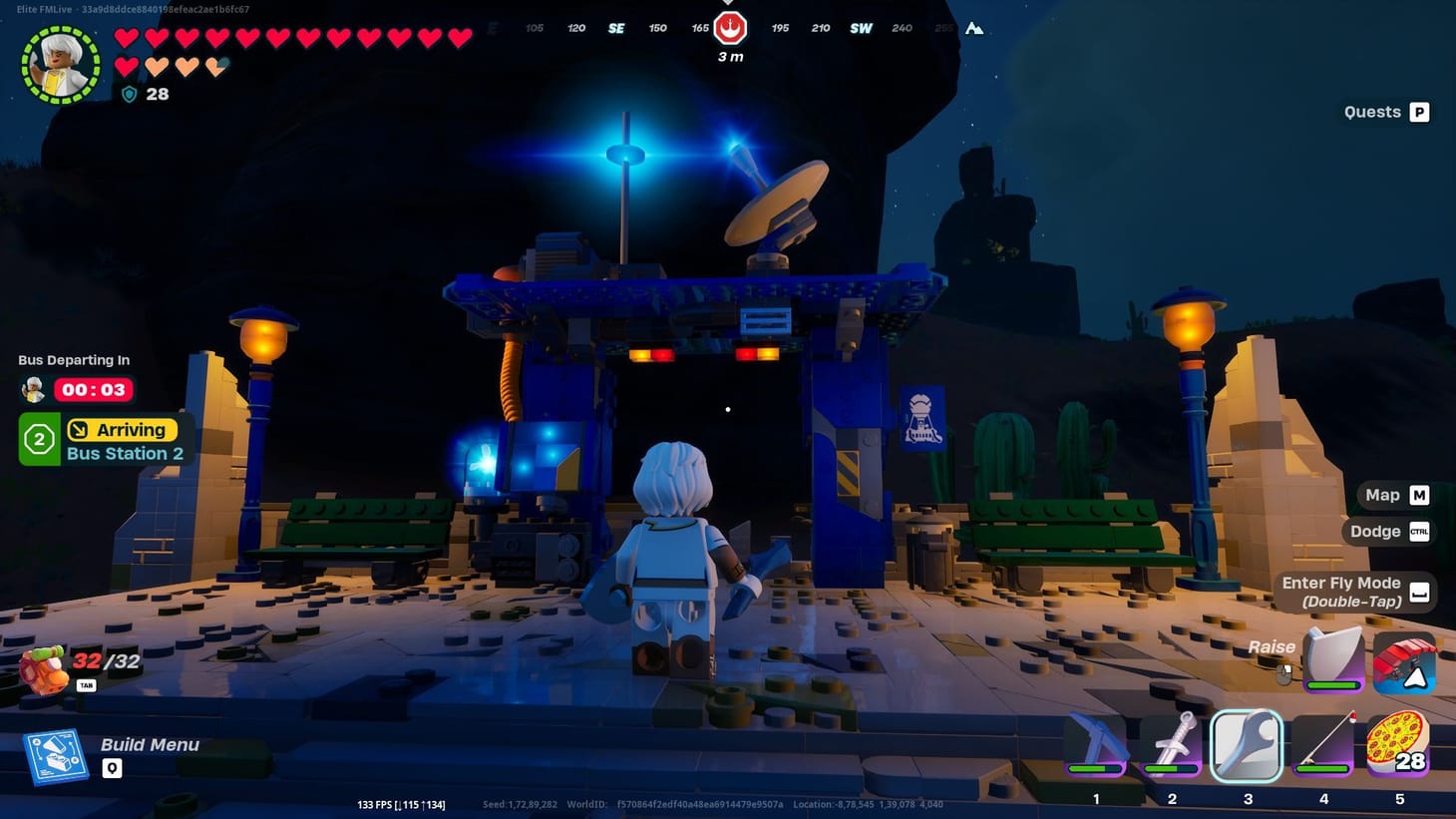Viewport: 1456px width, 819px height.
Task: Select the sword in hotbar slot 2
Action: click(x=1171, y=743)
